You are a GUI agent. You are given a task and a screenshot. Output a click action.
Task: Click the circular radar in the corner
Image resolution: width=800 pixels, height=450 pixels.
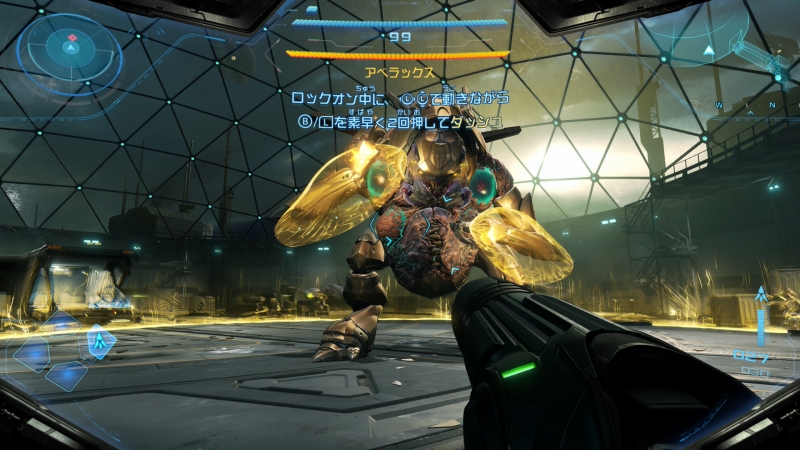coord(71,49)
